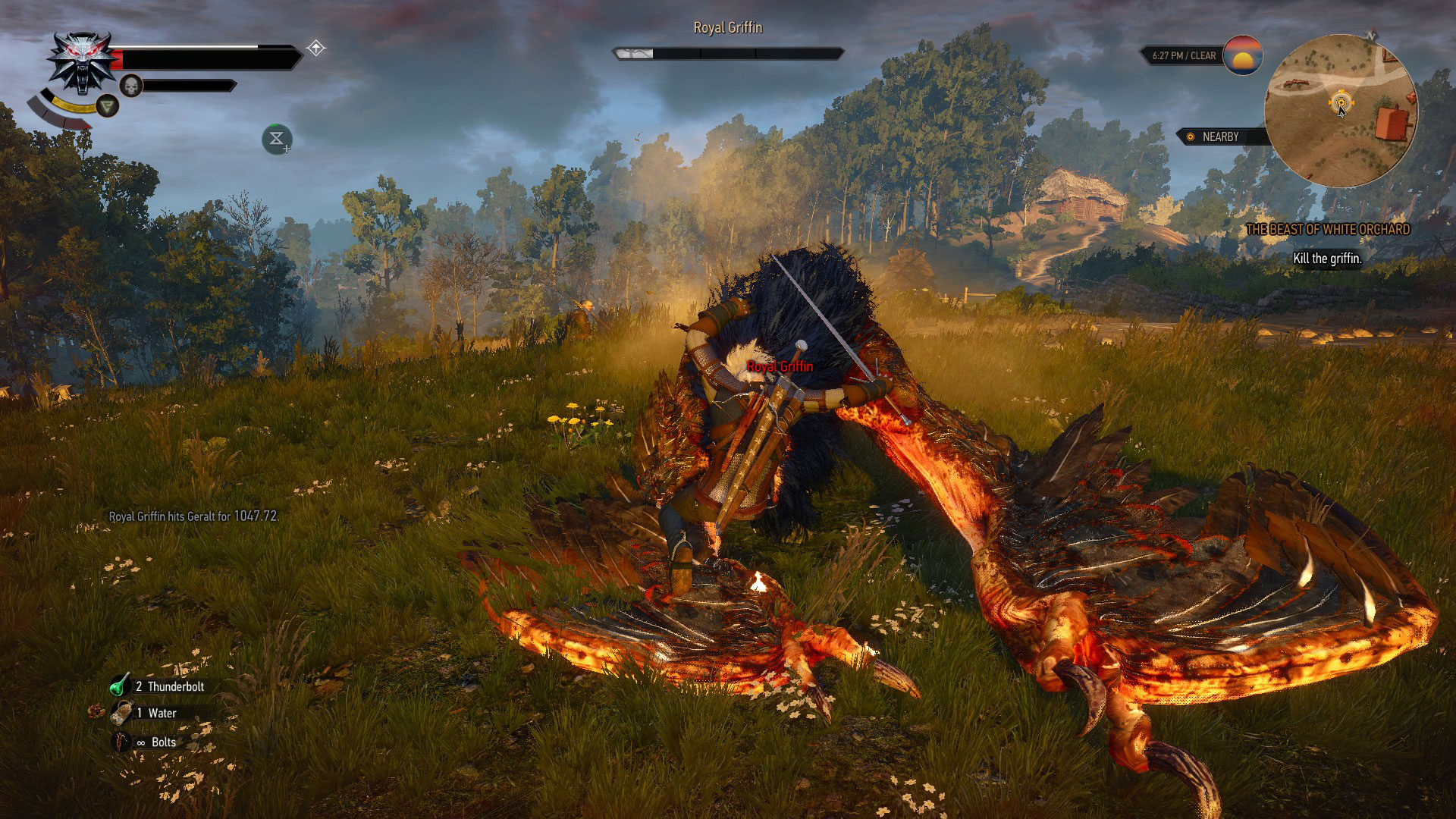1456x819 pixels.
Task: Select the skull toxicity icon
Action: coord(131,85)
